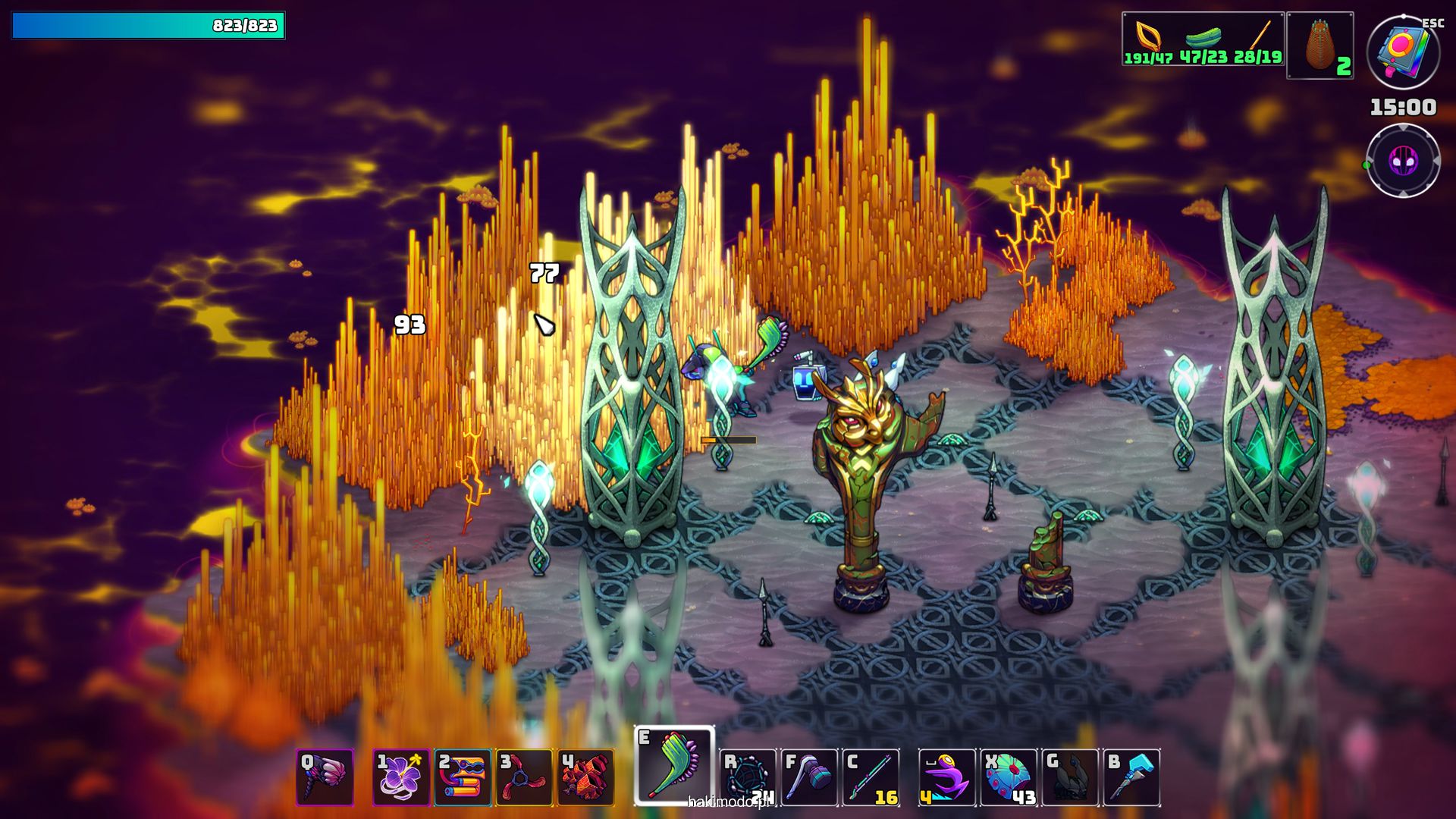Screen dimensions: 1456x819
Task: Select the green curved club weapon slot
Action: [x=674, y=764]
